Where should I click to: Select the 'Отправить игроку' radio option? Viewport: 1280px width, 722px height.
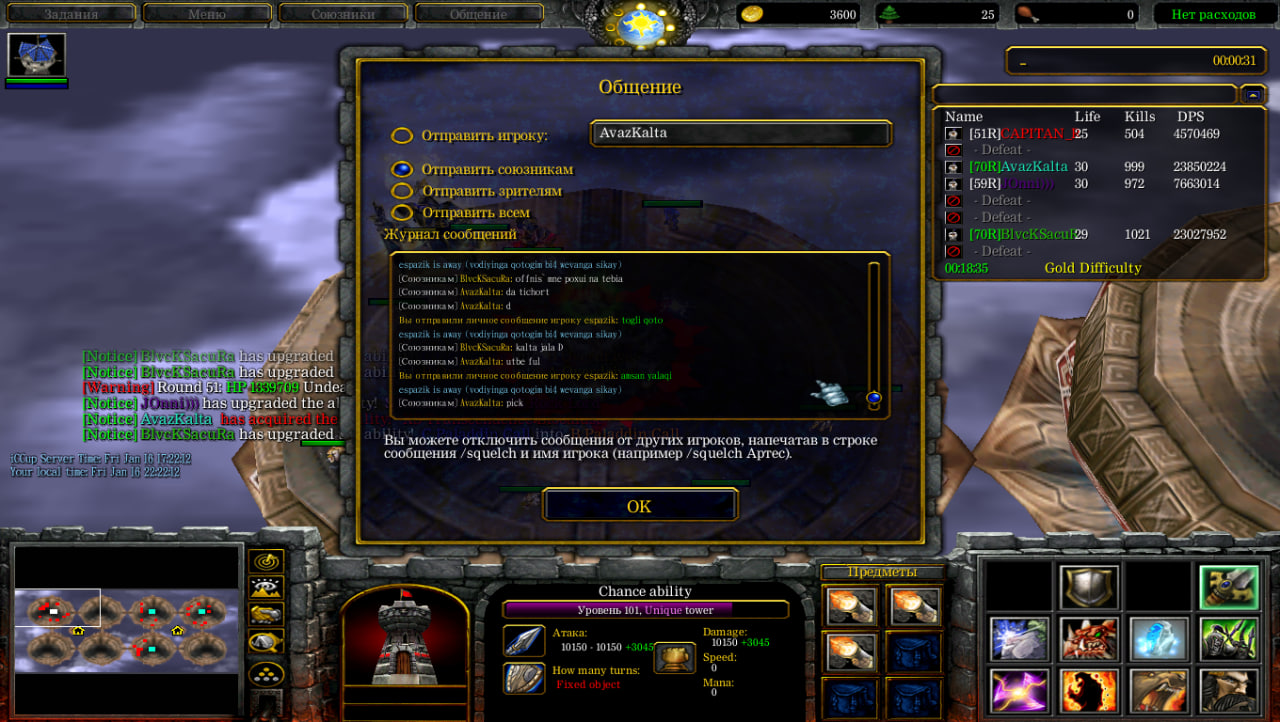pyautogui.click(x=402, y=135)
